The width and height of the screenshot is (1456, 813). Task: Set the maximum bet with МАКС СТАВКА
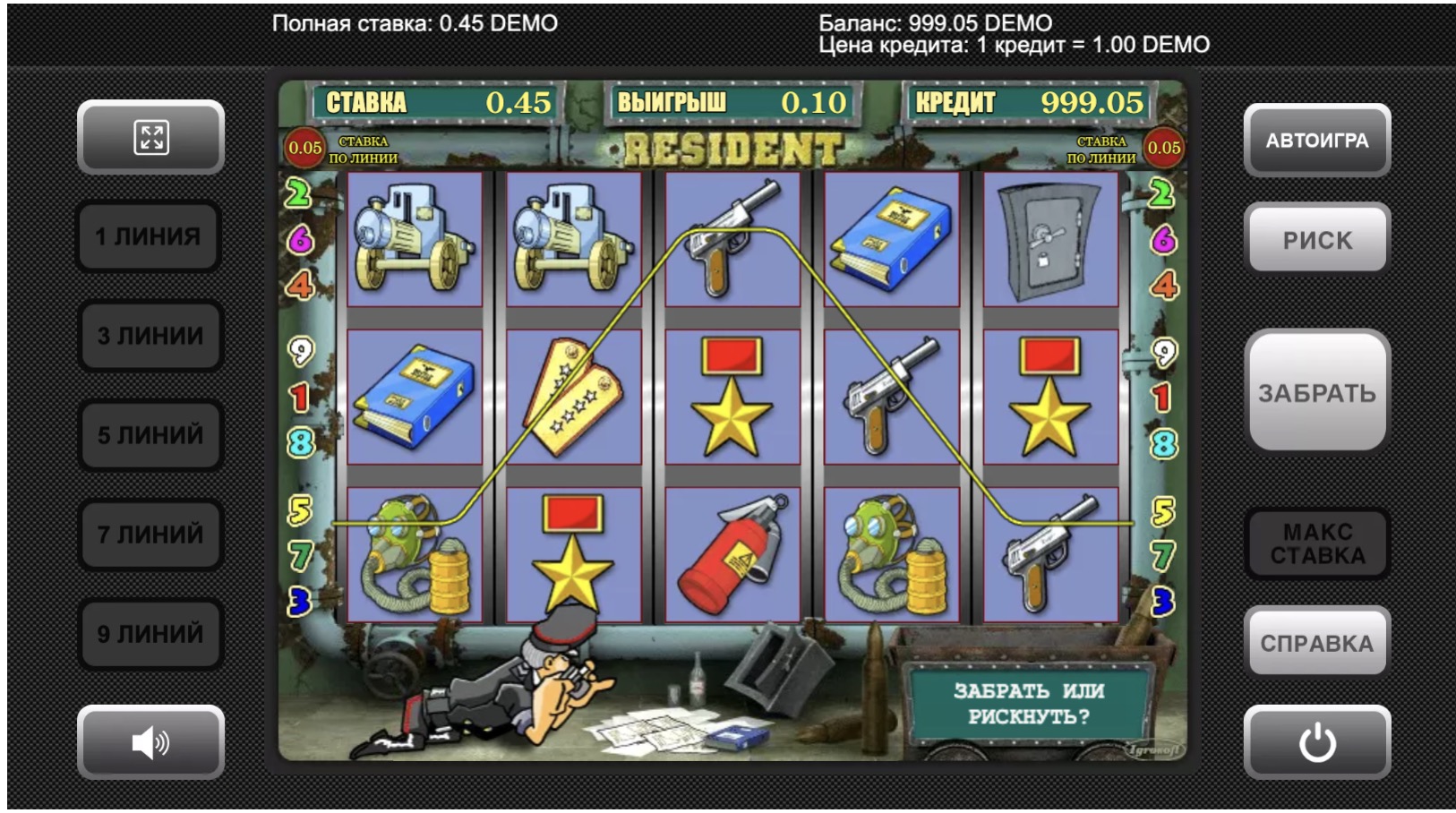pyautogui.click(x=1316, y=543)
